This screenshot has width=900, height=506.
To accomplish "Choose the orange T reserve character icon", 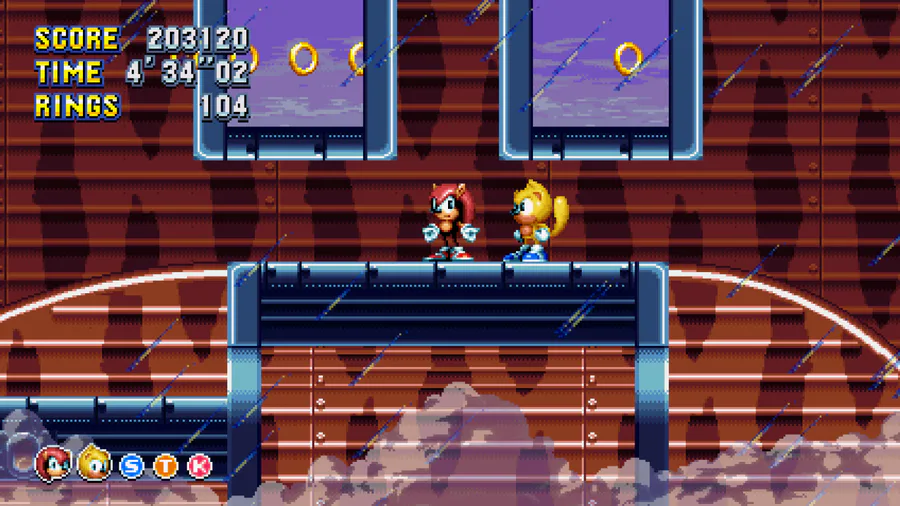I will point(166,465).
